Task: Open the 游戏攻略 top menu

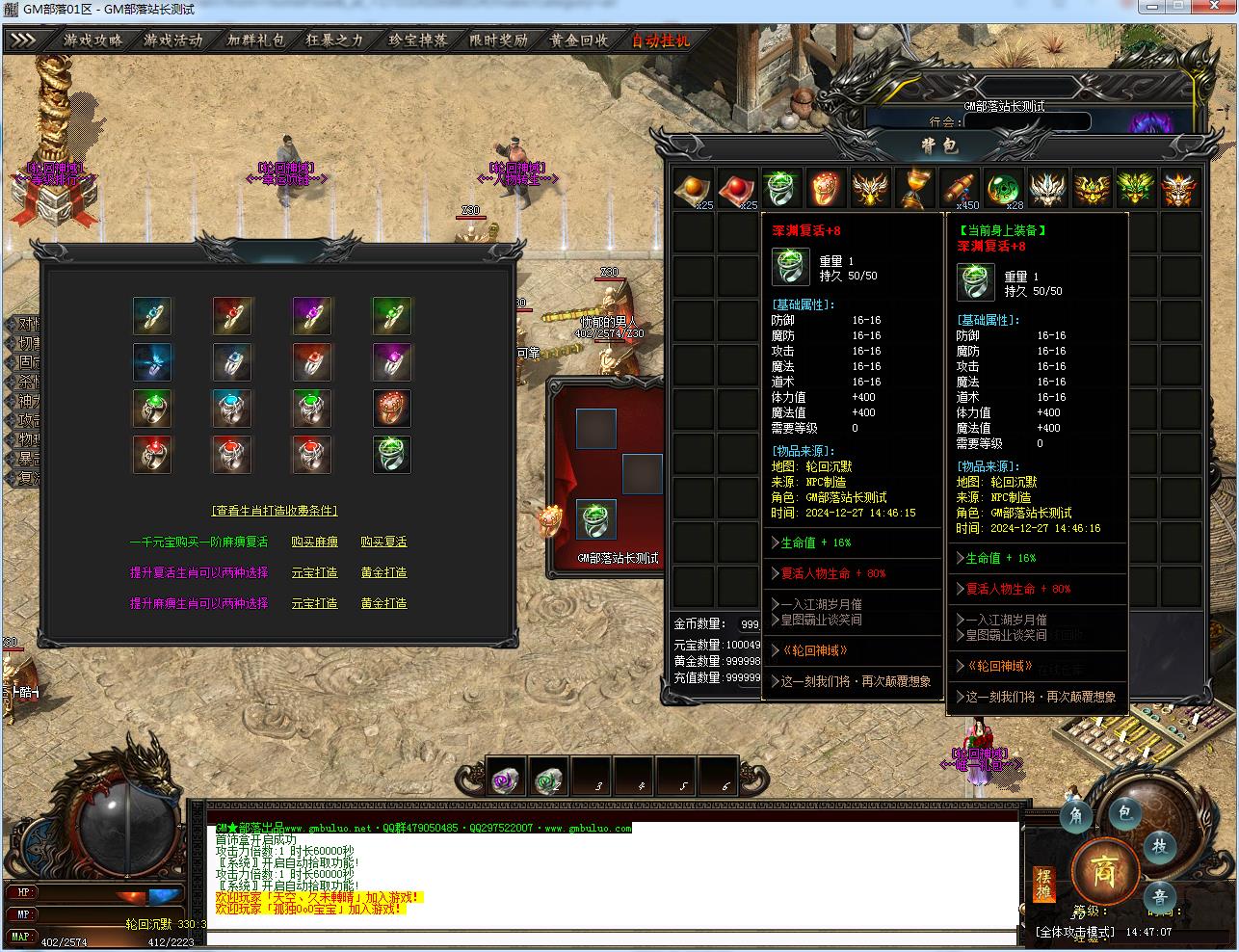Action: coord(93,40)
